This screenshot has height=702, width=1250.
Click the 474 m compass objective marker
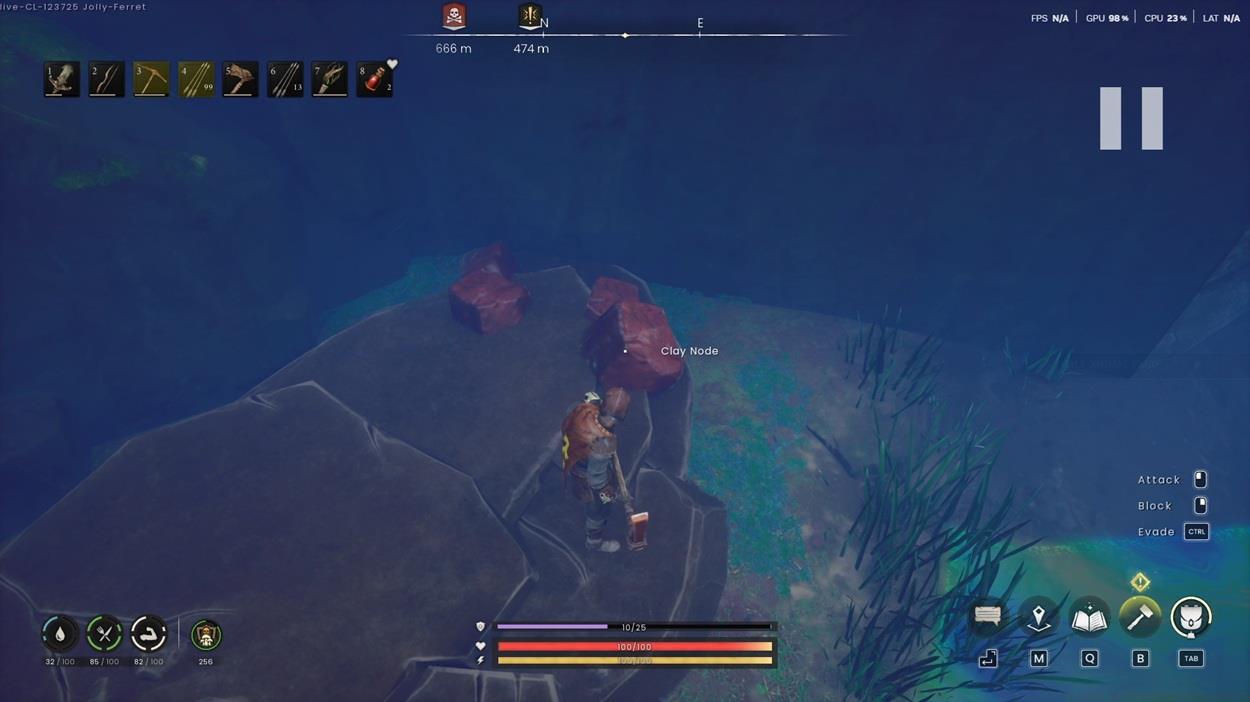[530, 17]
